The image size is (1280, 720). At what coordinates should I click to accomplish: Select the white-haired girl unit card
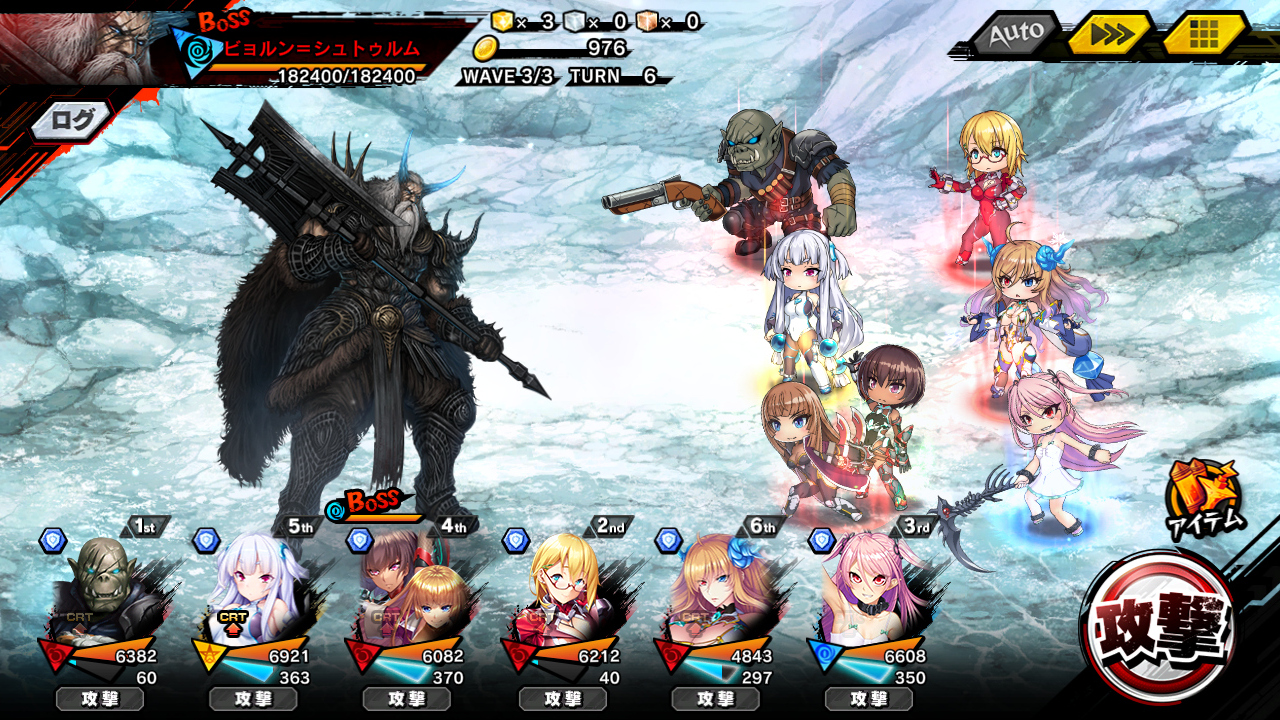(x=254, y=590)
